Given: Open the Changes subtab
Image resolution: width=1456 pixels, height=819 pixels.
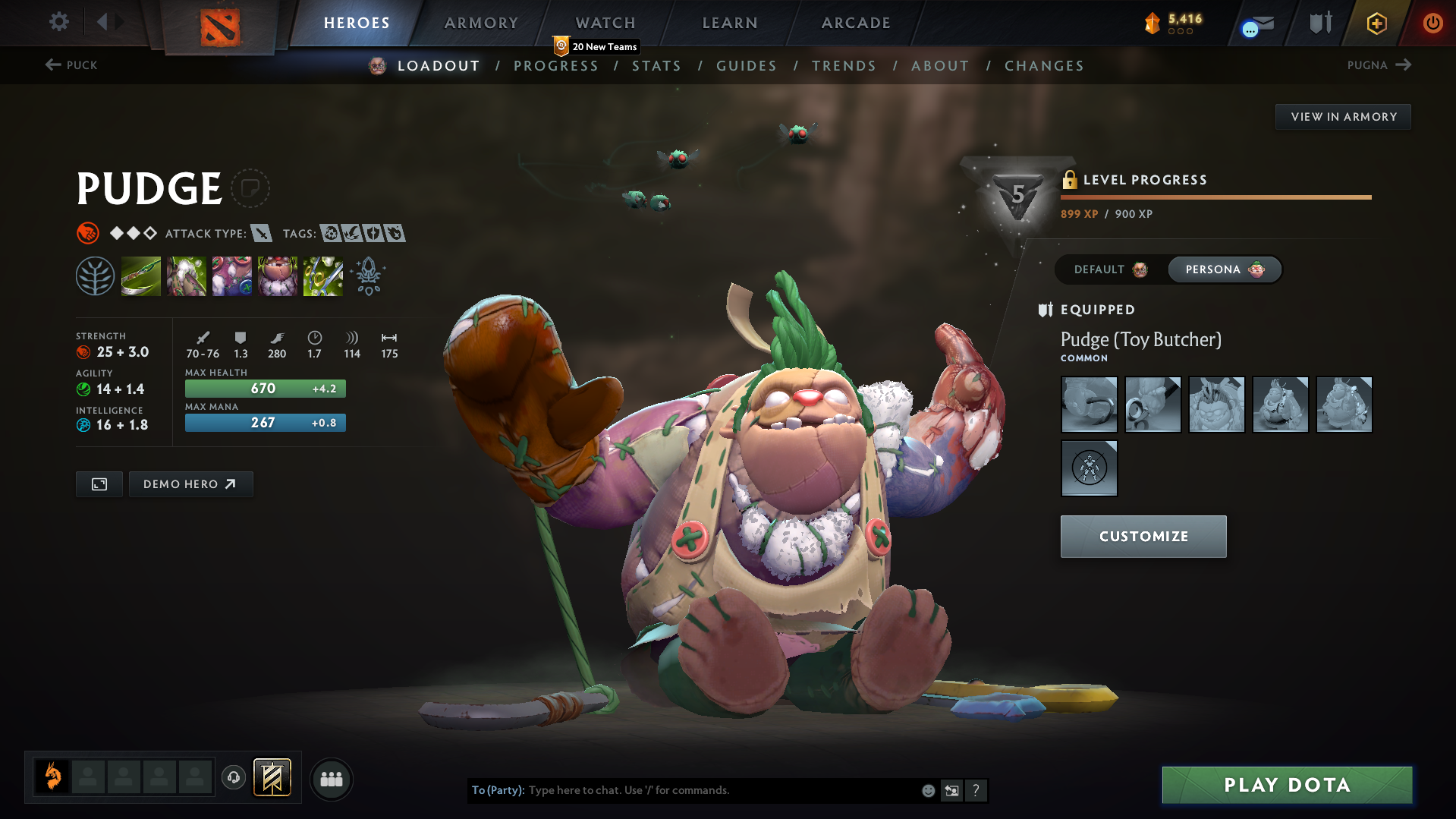Looking at the screenshot, I should 1044,66.
